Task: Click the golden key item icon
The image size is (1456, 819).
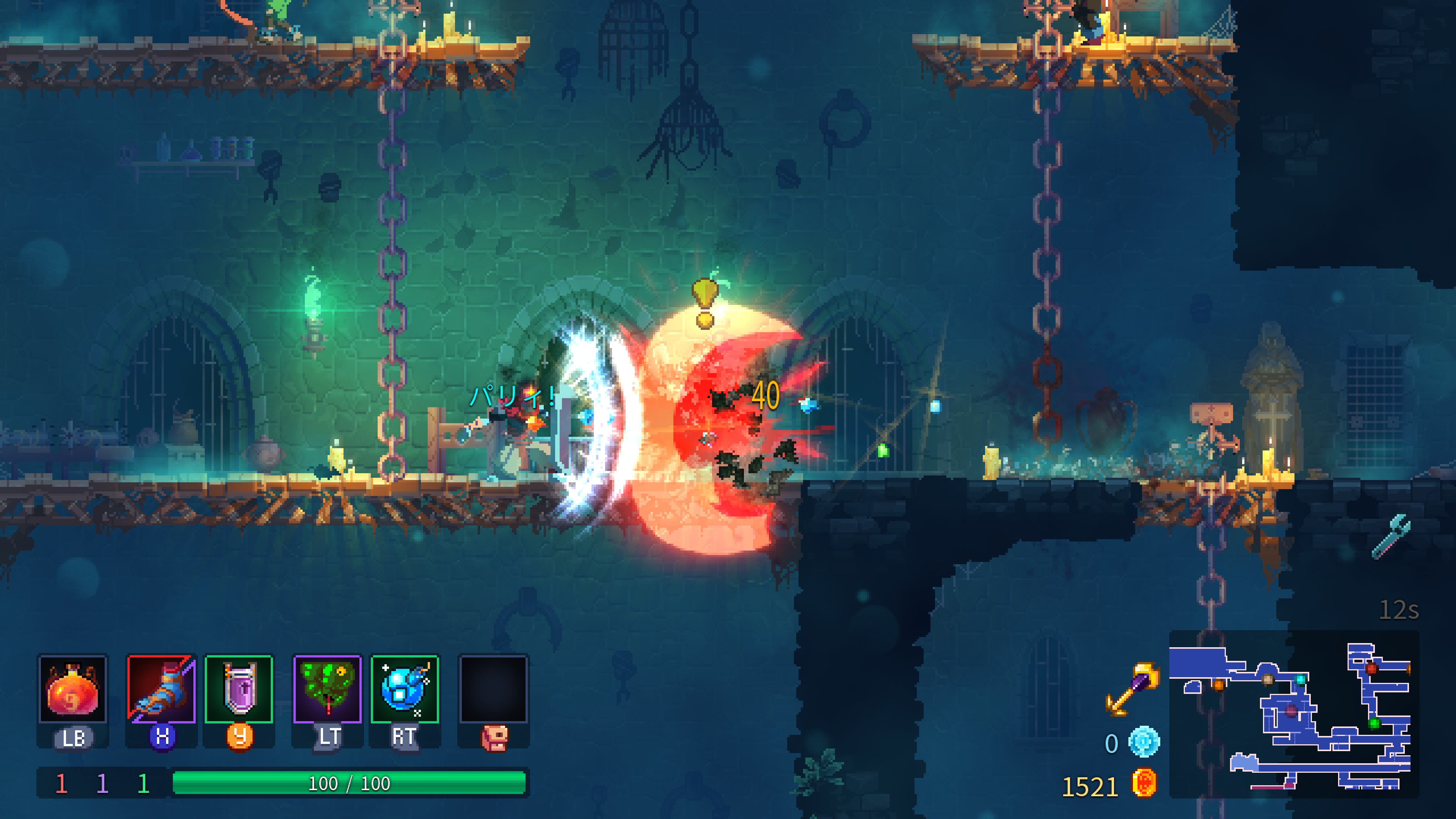Action: click(1133, 688)
